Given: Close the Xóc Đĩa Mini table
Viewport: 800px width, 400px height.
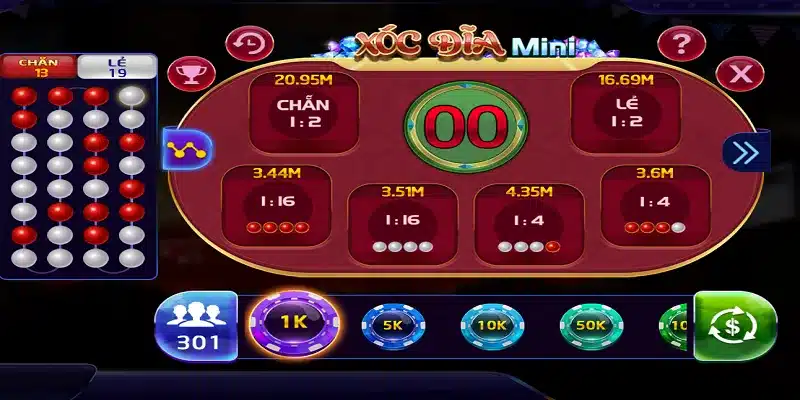Looking at the screenshot, I should coord(741,73).
